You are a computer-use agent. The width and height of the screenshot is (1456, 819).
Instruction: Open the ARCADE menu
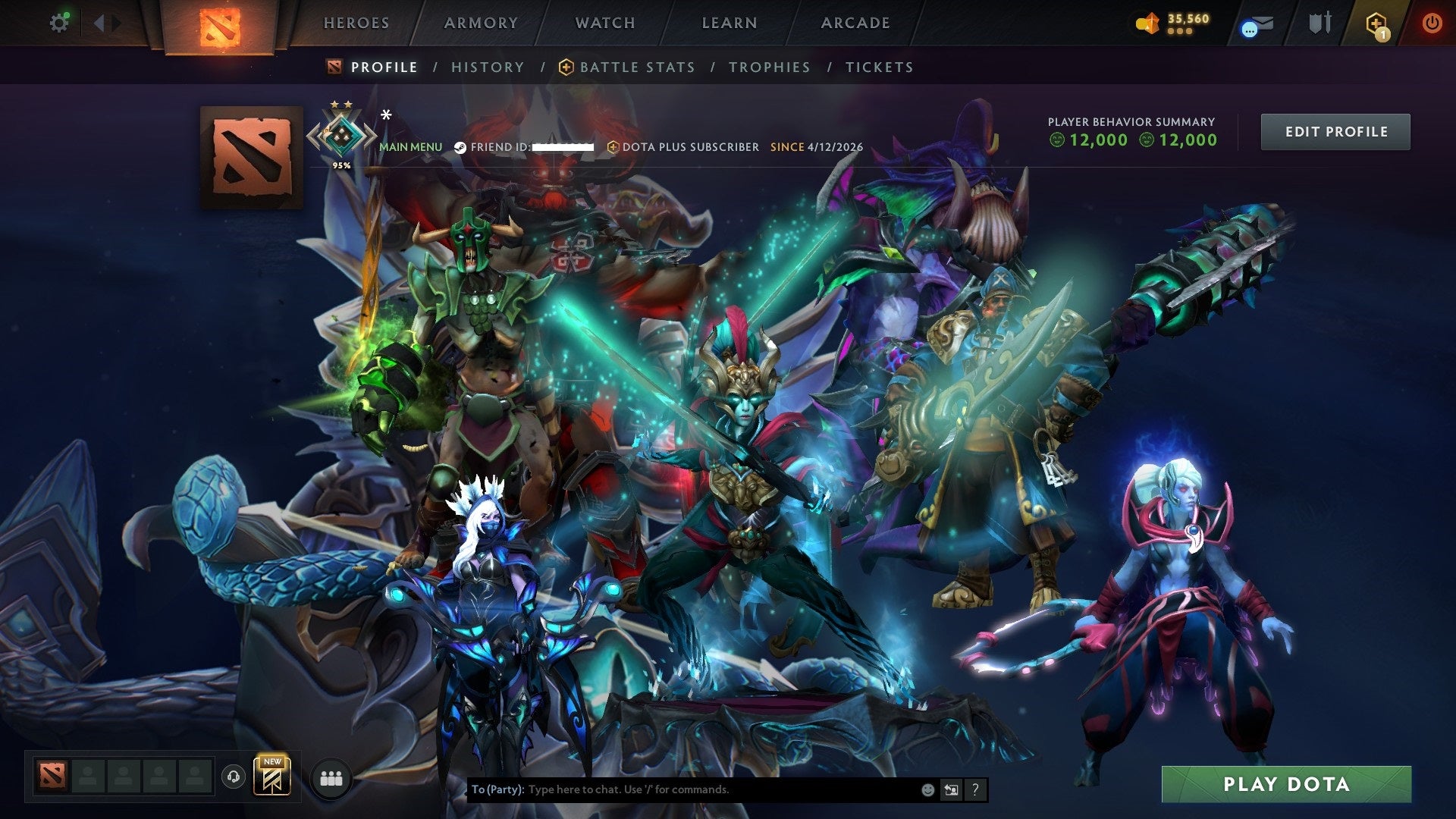pos(855,23)
